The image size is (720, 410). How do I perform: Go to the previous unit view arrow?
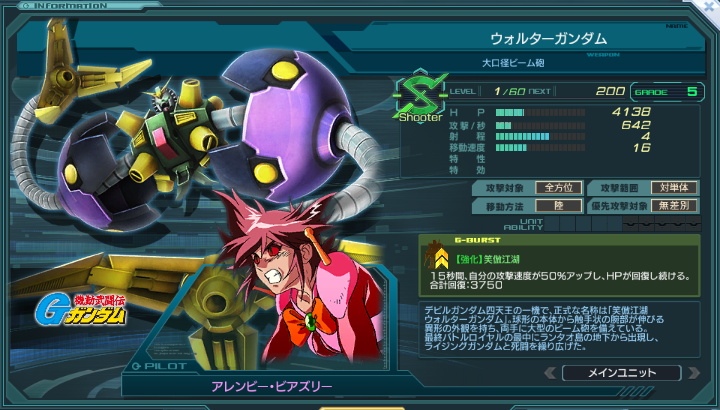[550, 373]
